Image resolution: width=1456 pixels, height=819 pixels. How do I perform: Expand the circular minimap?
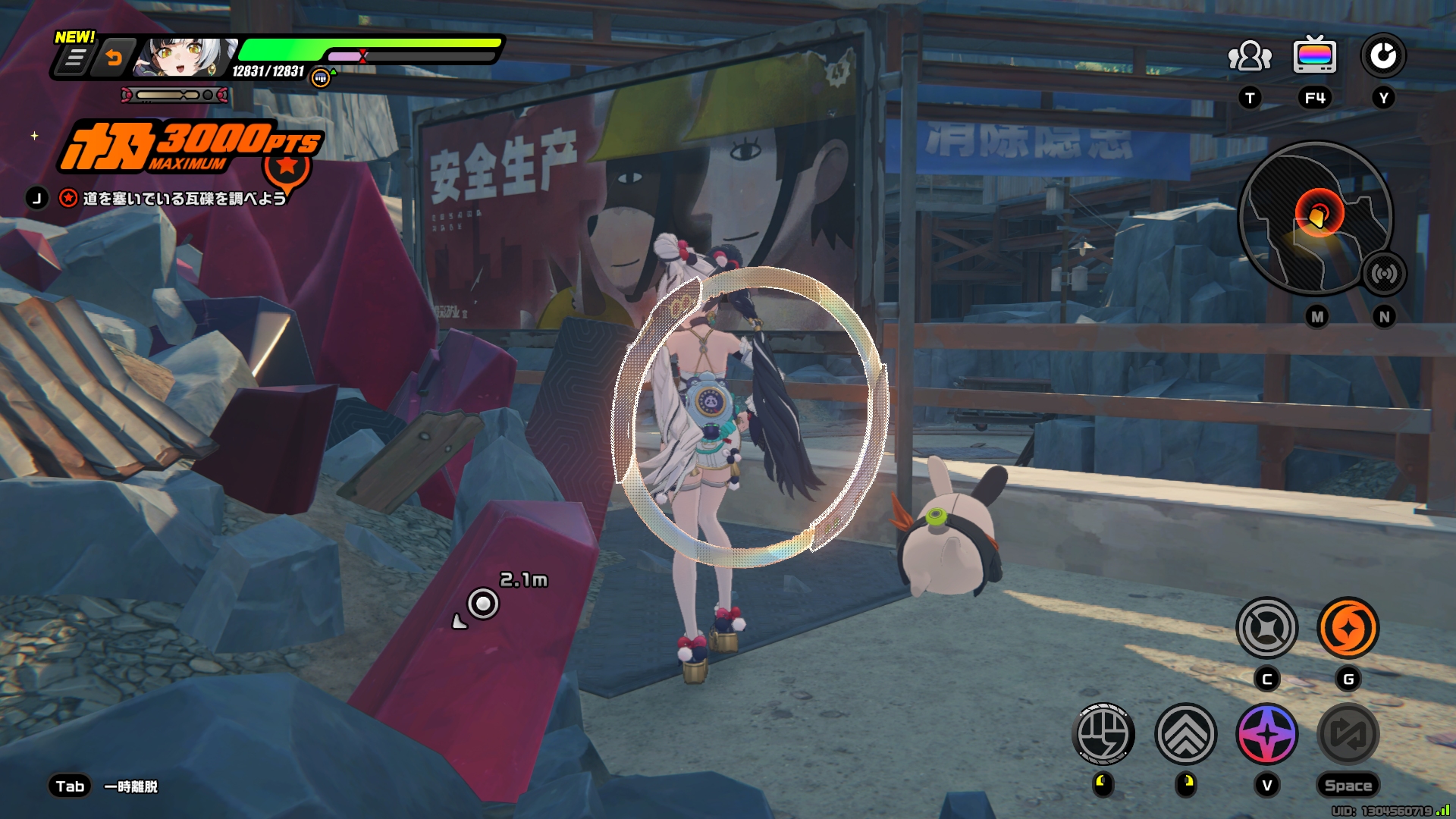pos(1315,218)
